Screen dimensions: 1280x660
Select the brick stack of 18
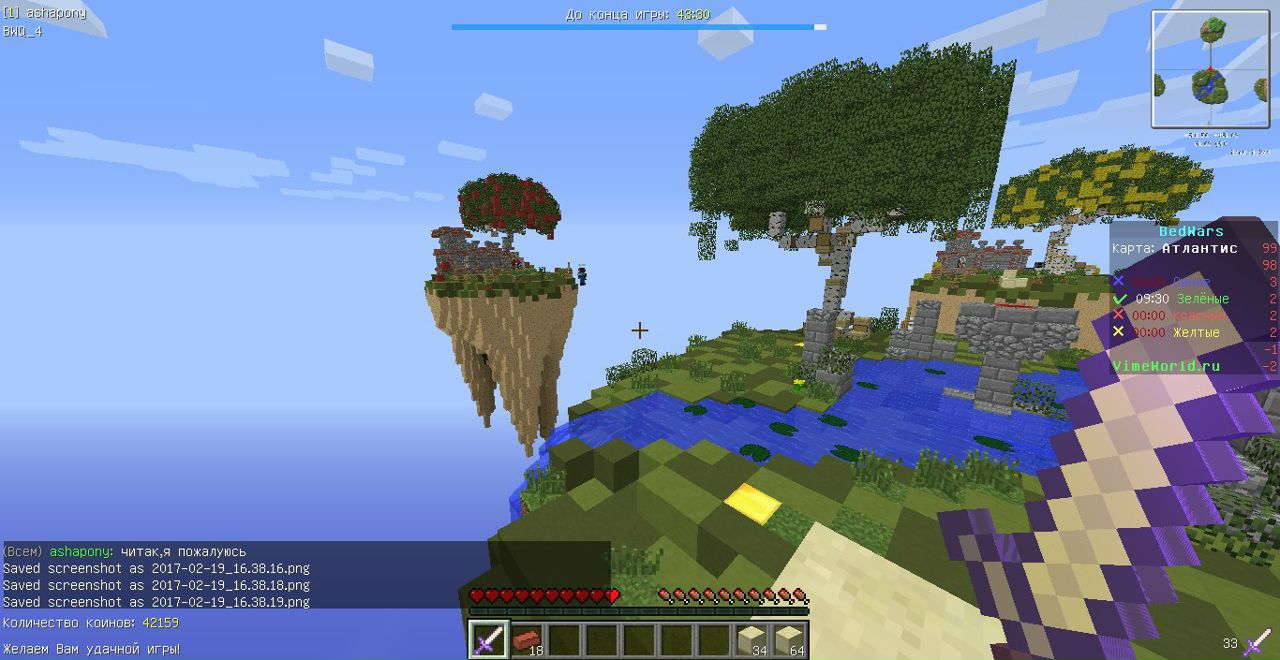coord(526,638)
